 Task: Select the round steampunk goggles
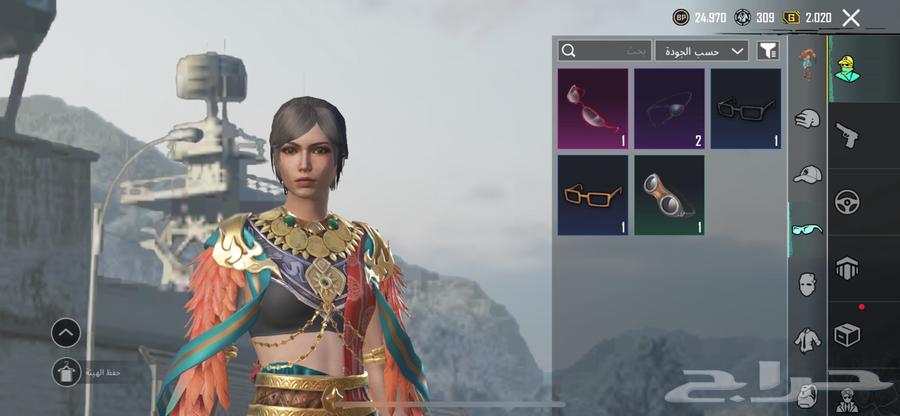click(669, 195)
